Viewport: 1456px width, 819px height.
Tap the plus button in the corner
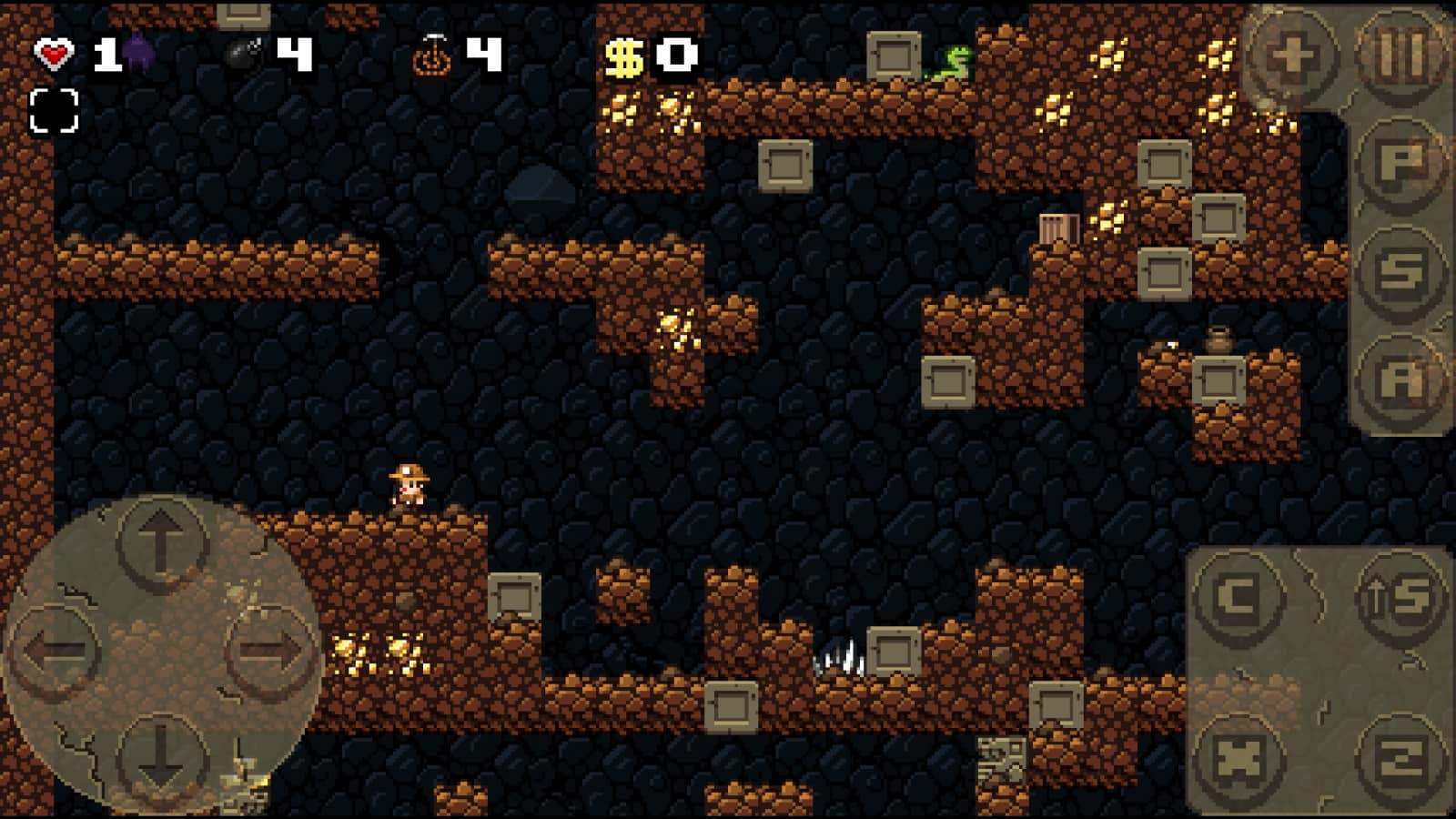1293,56
